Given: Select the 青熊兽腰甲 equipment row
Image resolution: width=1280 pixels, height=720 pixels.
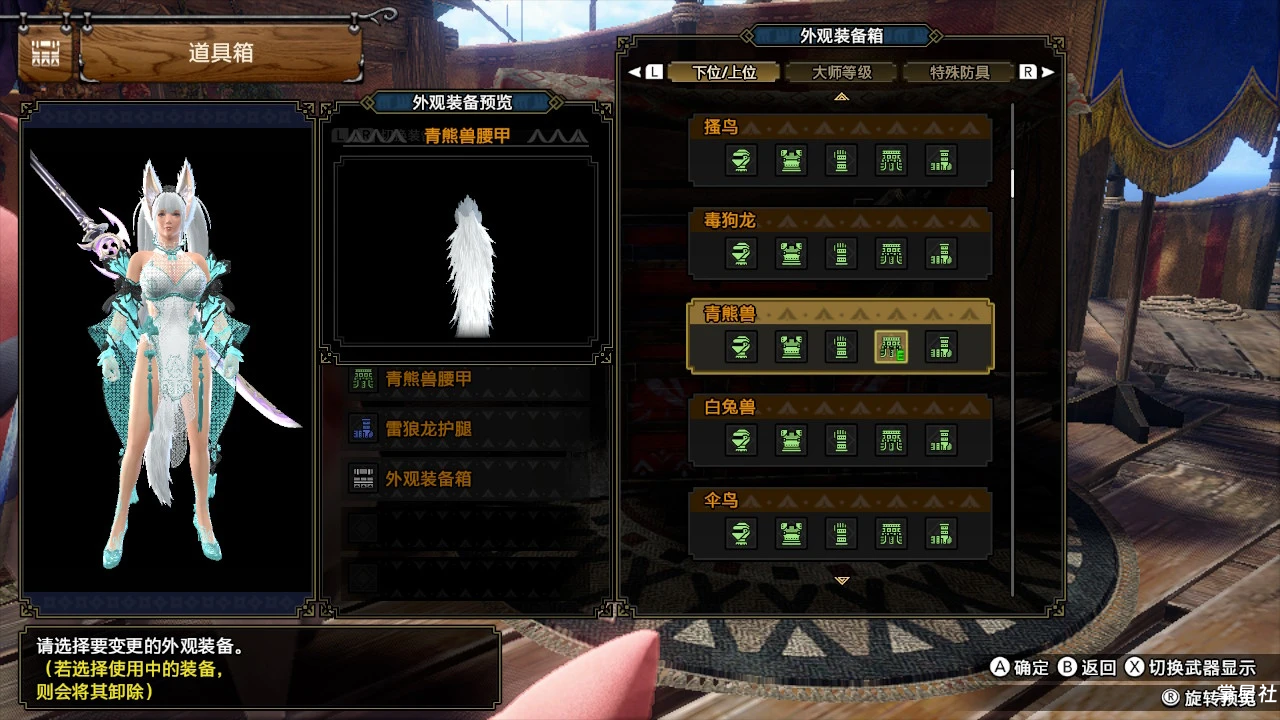Looking at the screenshot, I should 470,380.
